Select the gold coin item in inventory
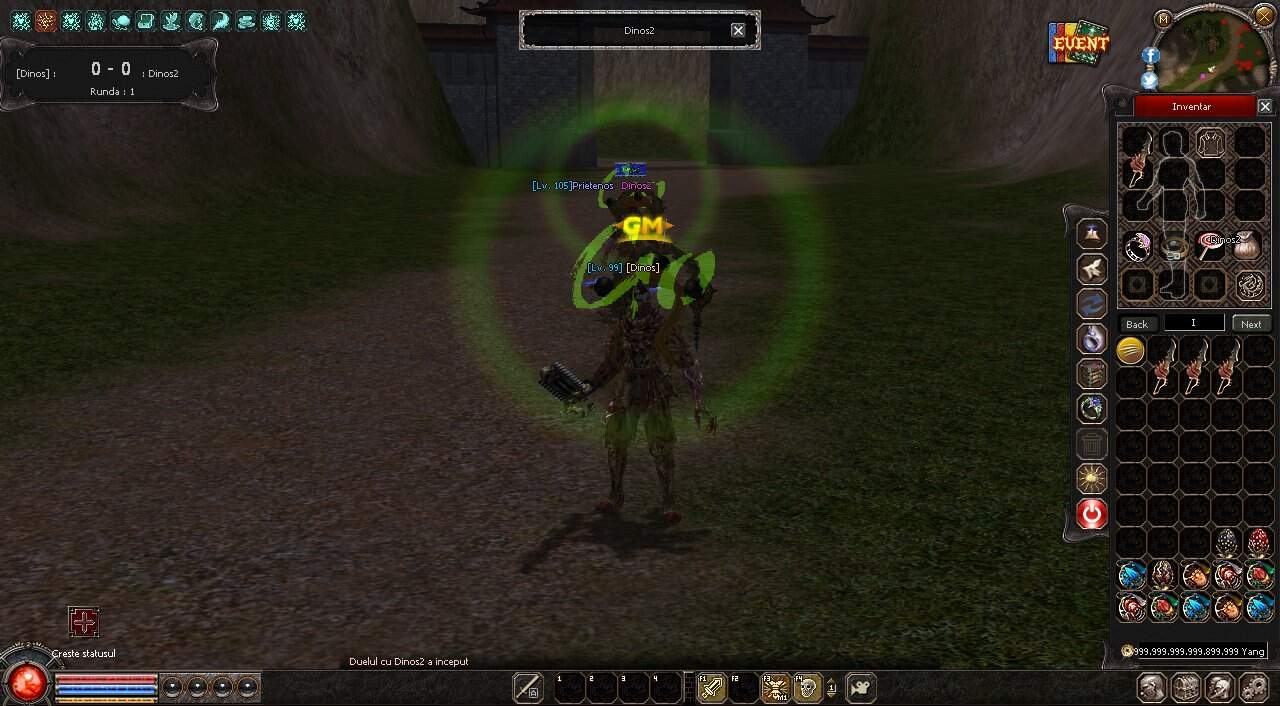 (x=1130, y=350)
